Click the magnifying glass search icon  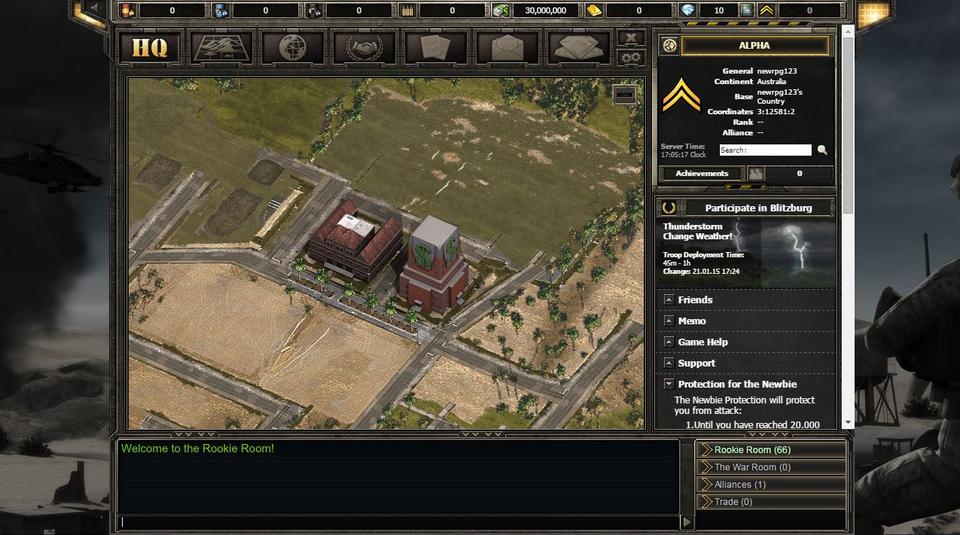click(x=822, y=150)
